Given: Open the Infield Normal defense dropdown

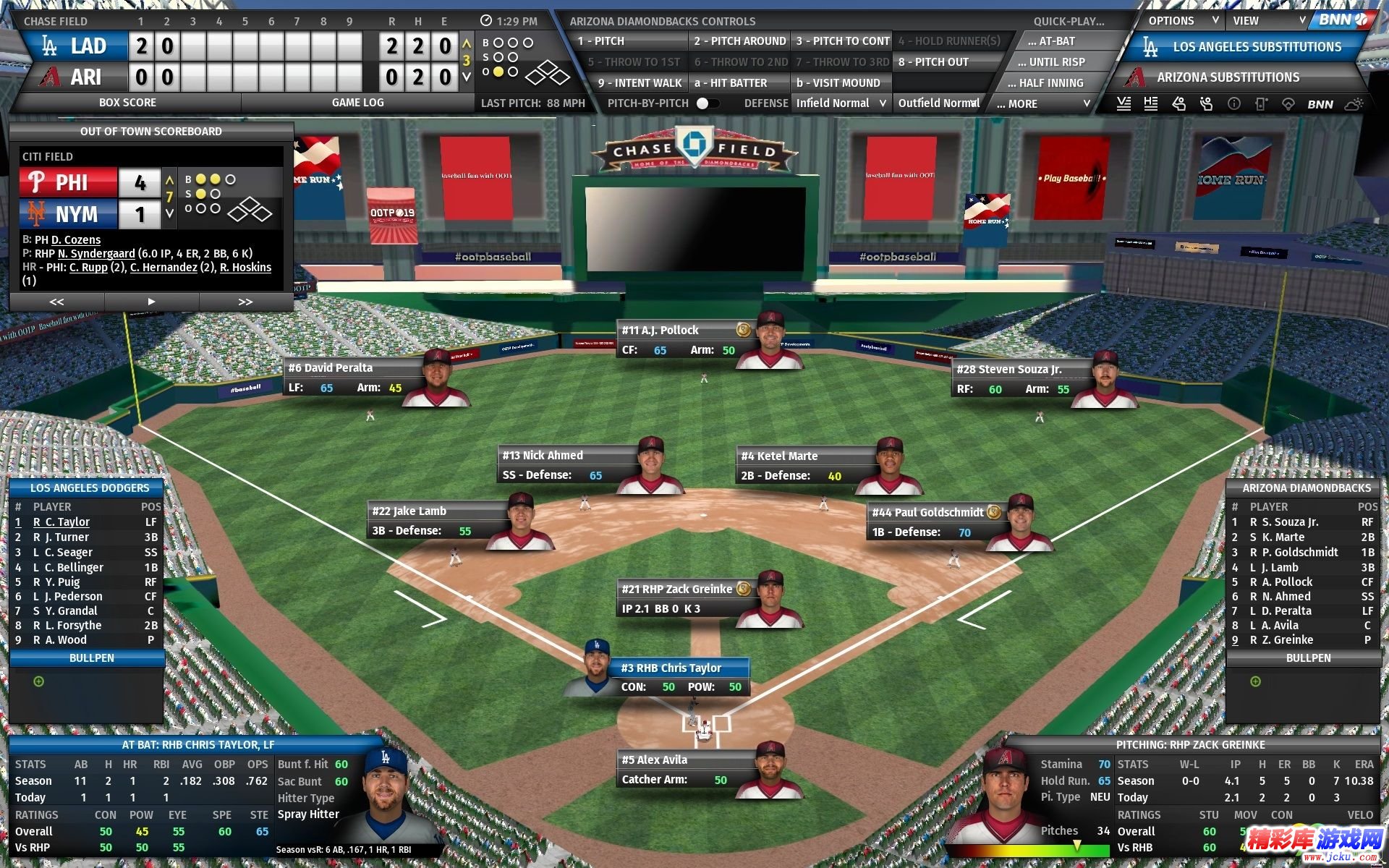Looking at the screenshot, I should tap(841, 103).
